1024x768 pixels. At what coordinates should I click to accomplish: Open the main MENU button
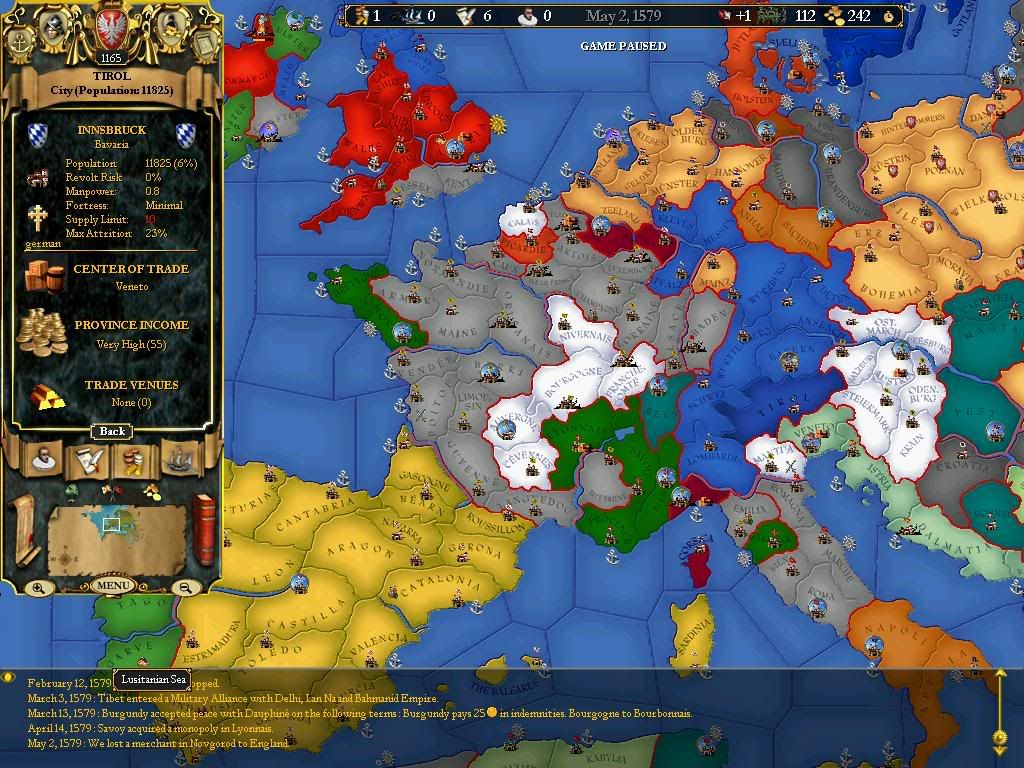112,585
